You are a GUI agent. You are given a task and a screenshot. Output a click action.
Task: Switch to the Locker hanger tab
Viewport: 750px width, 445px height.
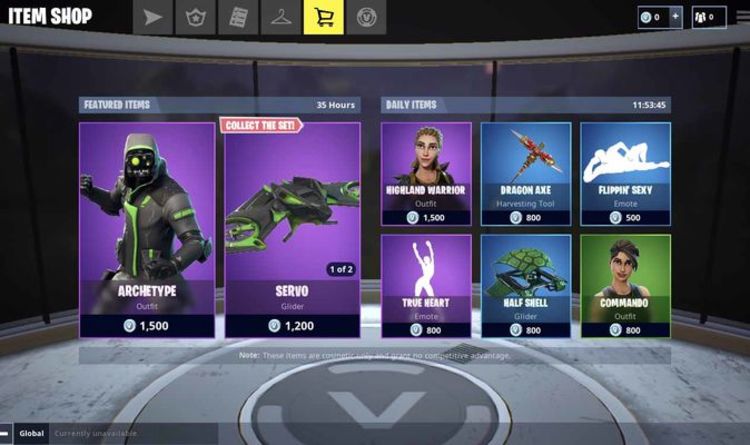coord(280,17)
